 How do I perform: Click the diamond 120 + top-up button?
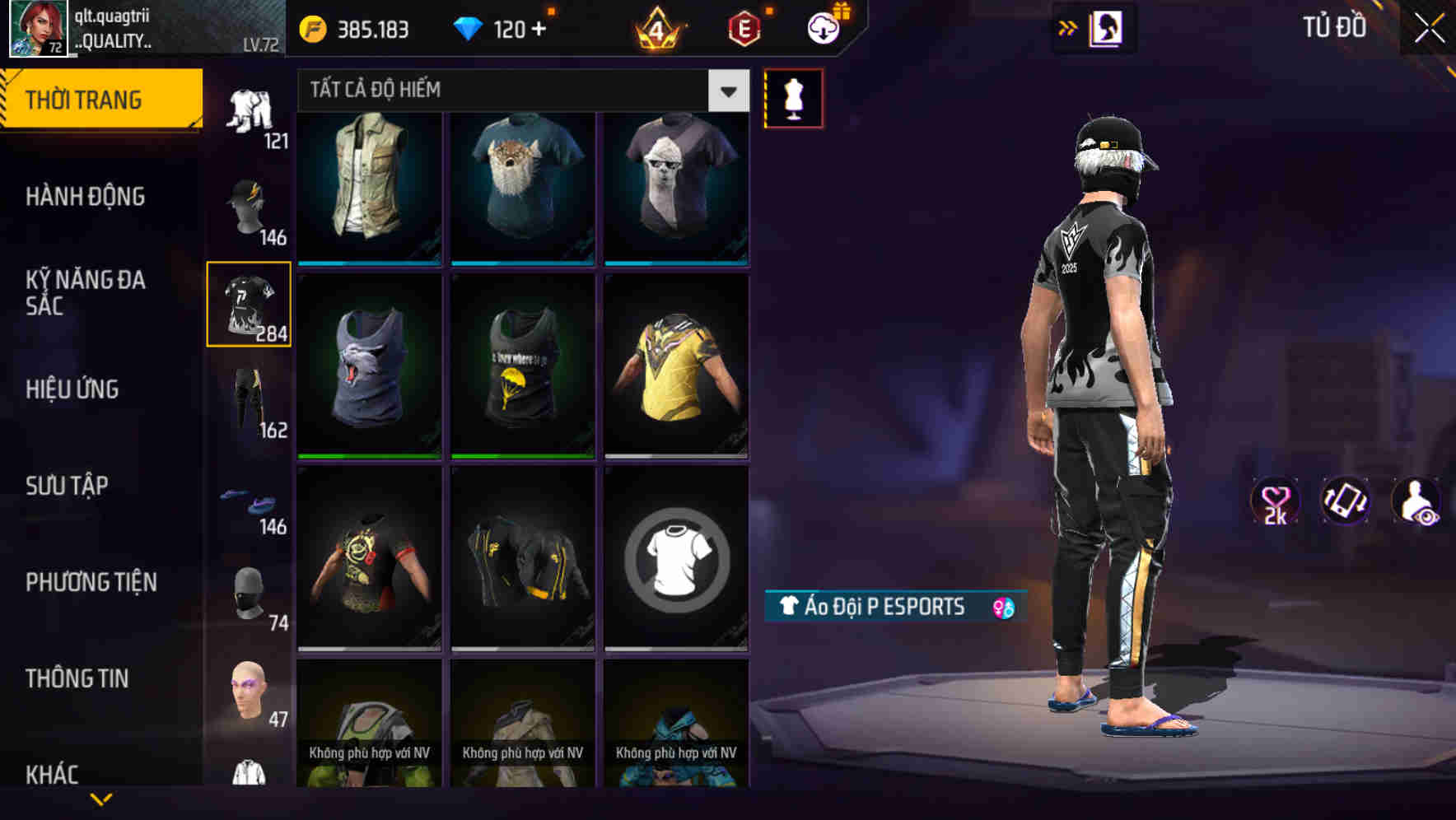[502, 27]
